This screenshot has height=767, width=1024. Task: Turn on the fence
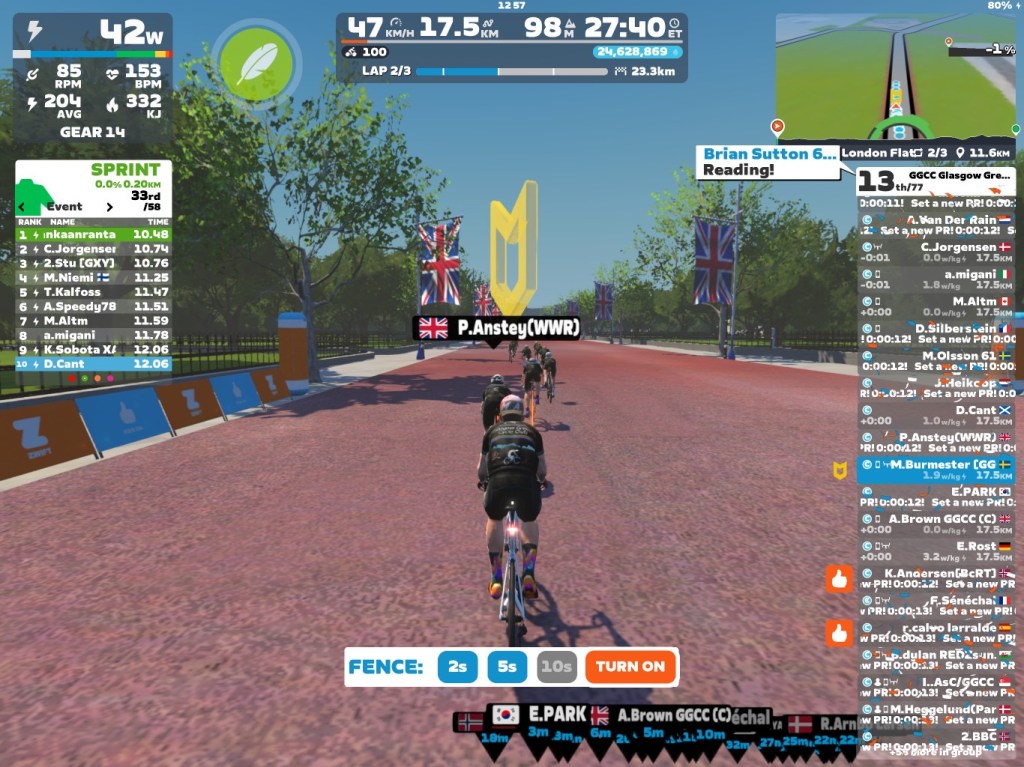pyautogui.click(x=630, y=667)
